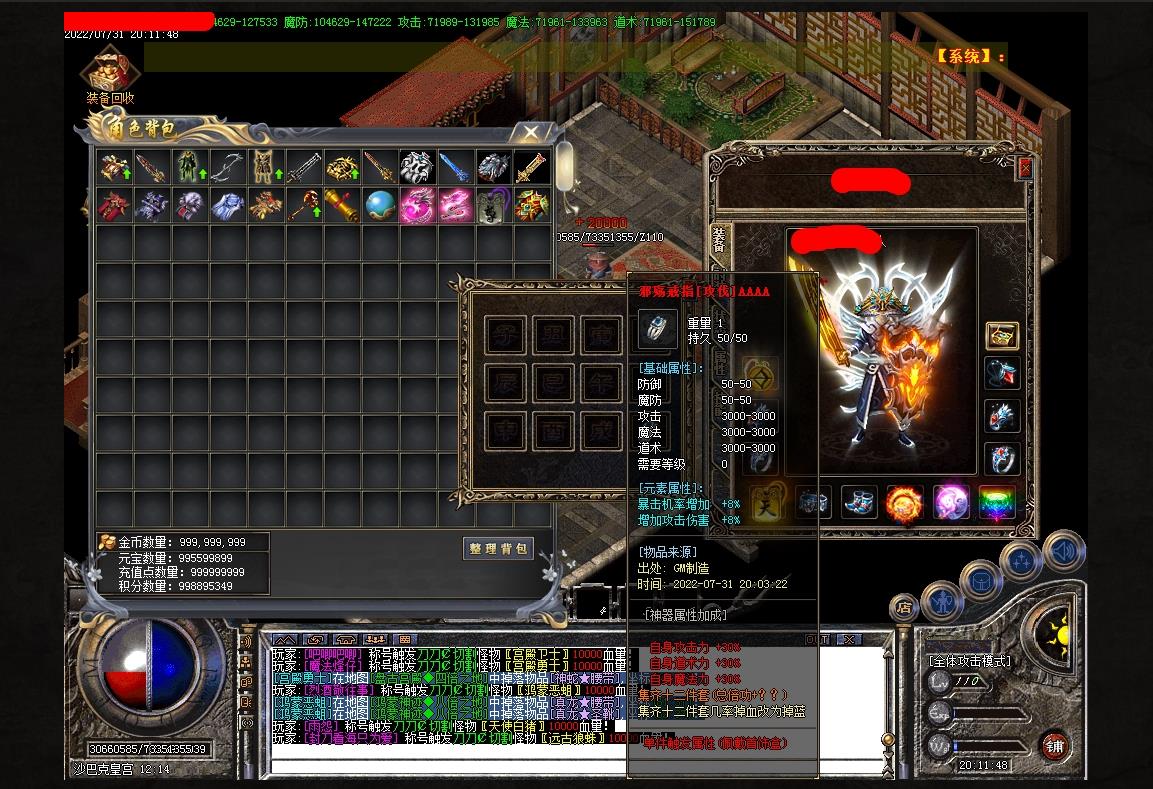Switch to the 装备 equipment tab
This screenshot has height=789, width=1153.
pyautogui.click(x=719, y=239)
